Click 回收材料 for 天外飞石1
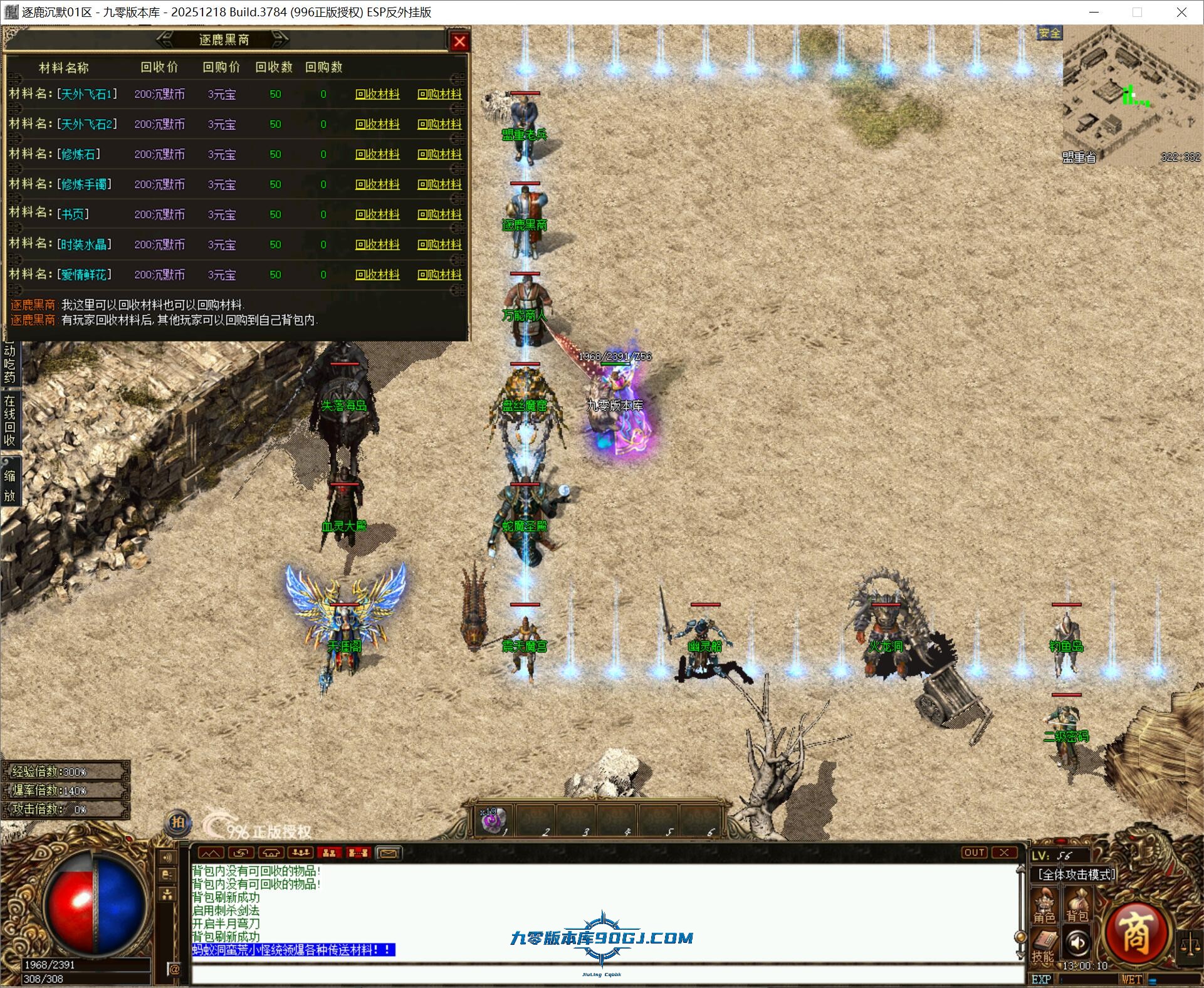 pyautogui.click(x=377, y=94)
